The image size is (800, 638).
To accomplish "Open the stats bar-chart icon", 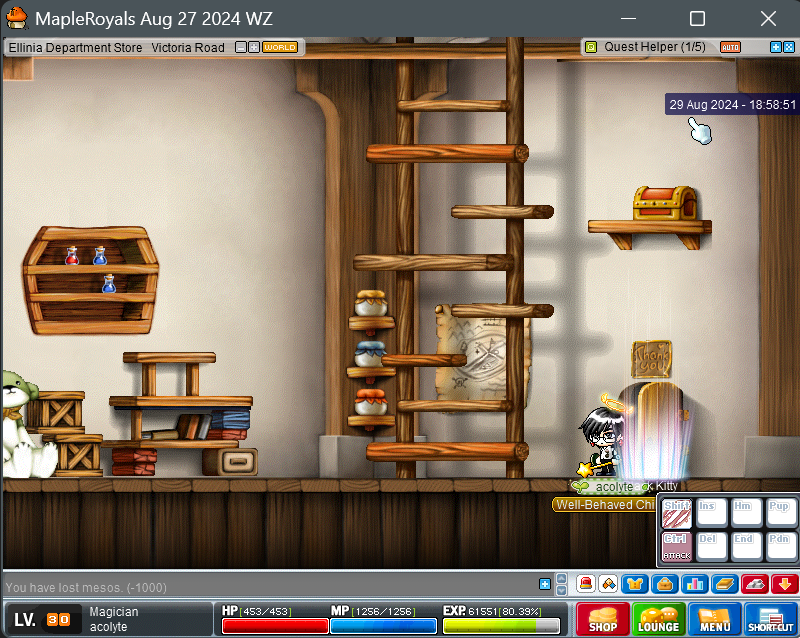I will [695, 584].
